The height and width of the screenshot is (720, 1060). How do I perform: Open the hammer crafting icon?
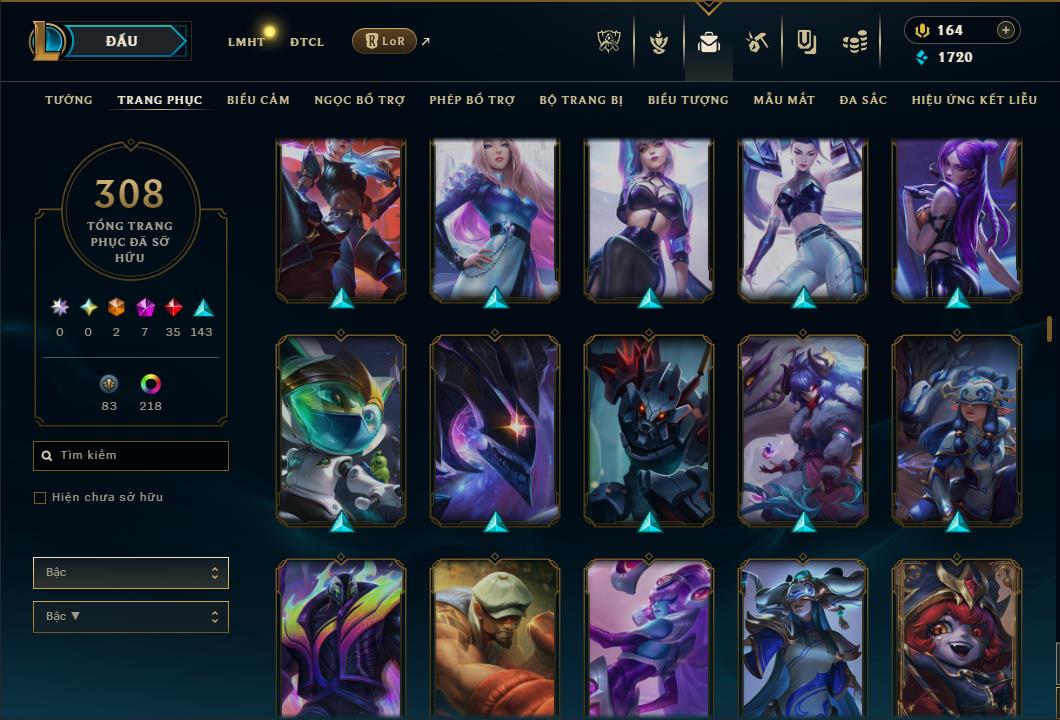pyautogui.click(x=757, y=42)
